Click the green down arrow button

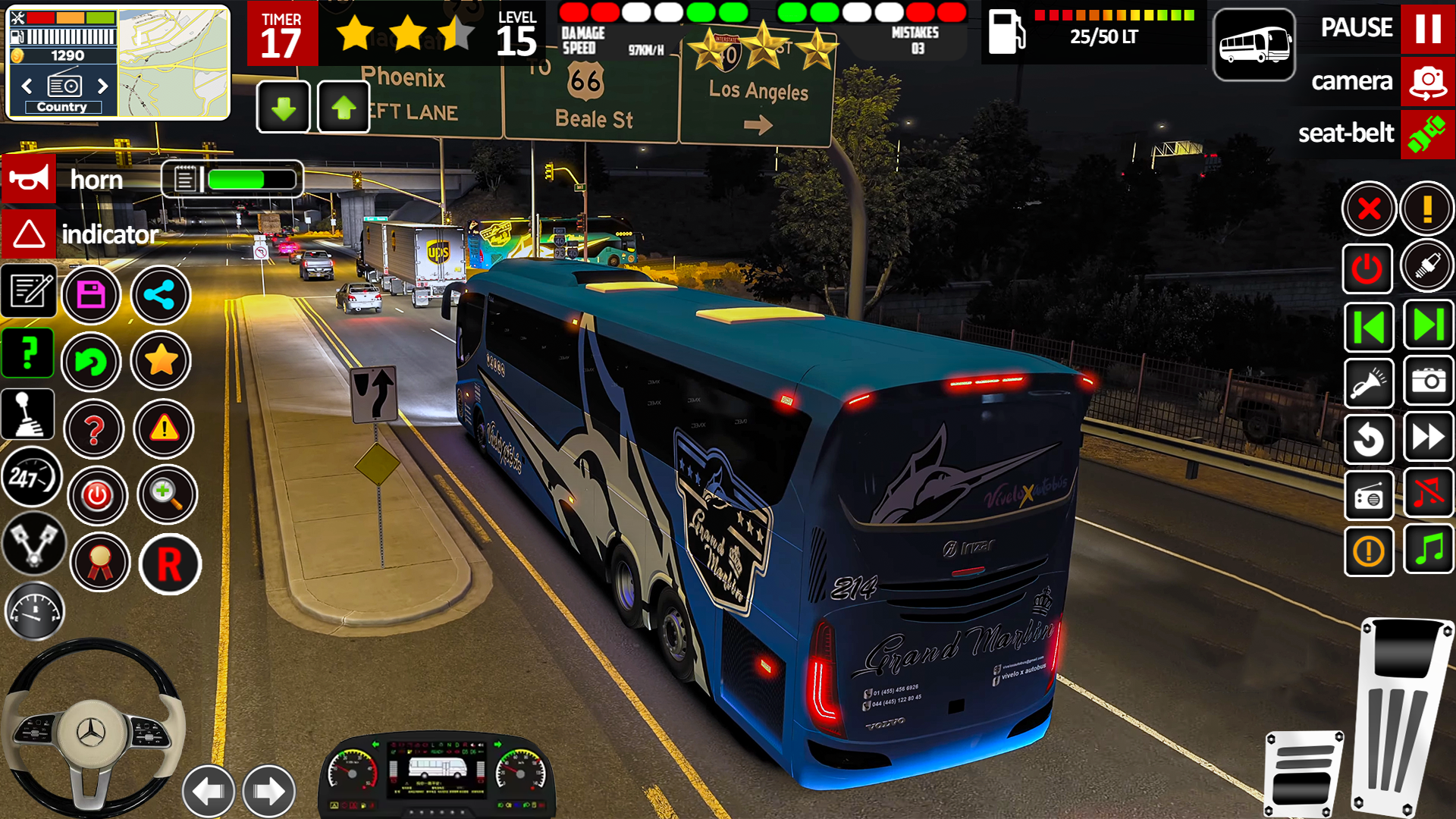pyautogui.click(x=284, y=108)
